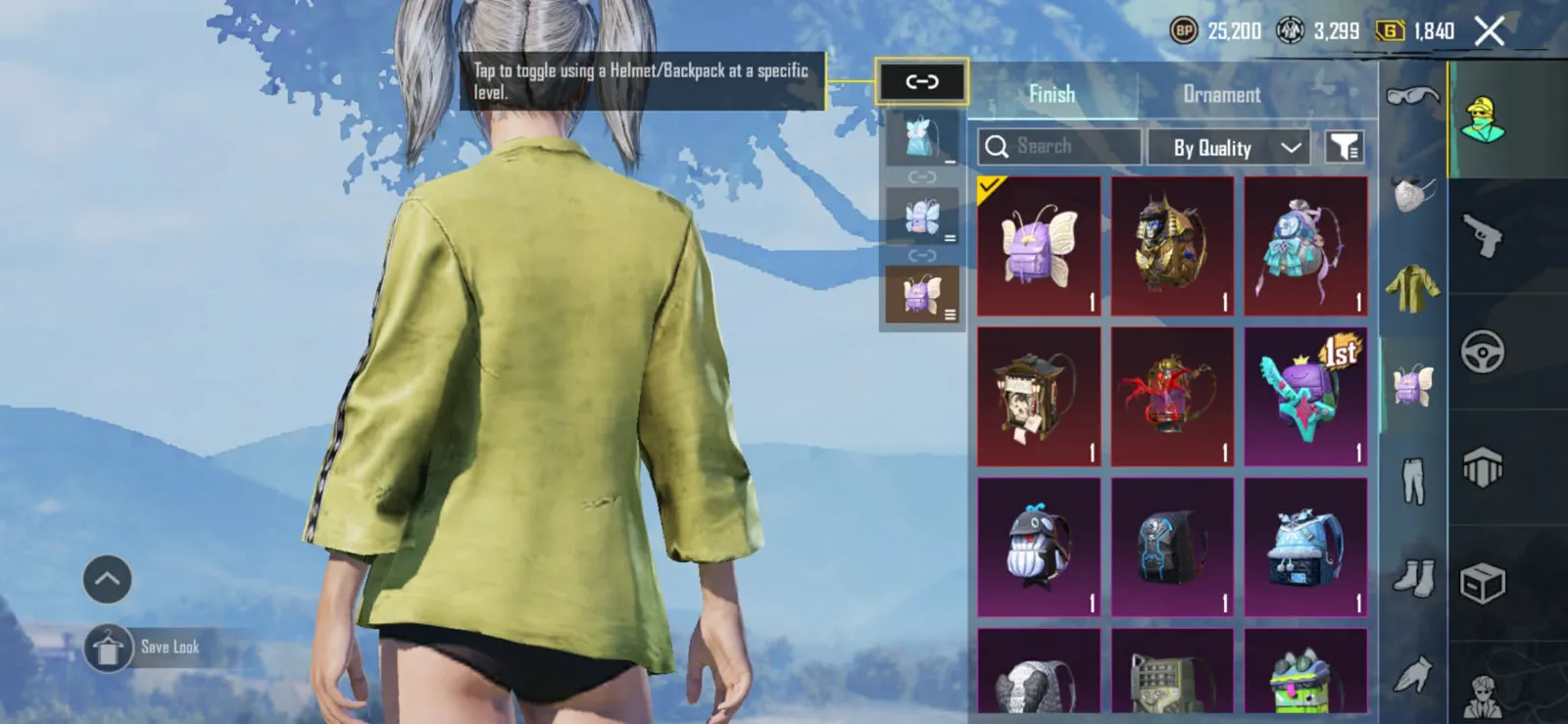Select the wooden lantern shrine backpack
This screenshot has height=724, width=1568.
(x=1039, y=397)
